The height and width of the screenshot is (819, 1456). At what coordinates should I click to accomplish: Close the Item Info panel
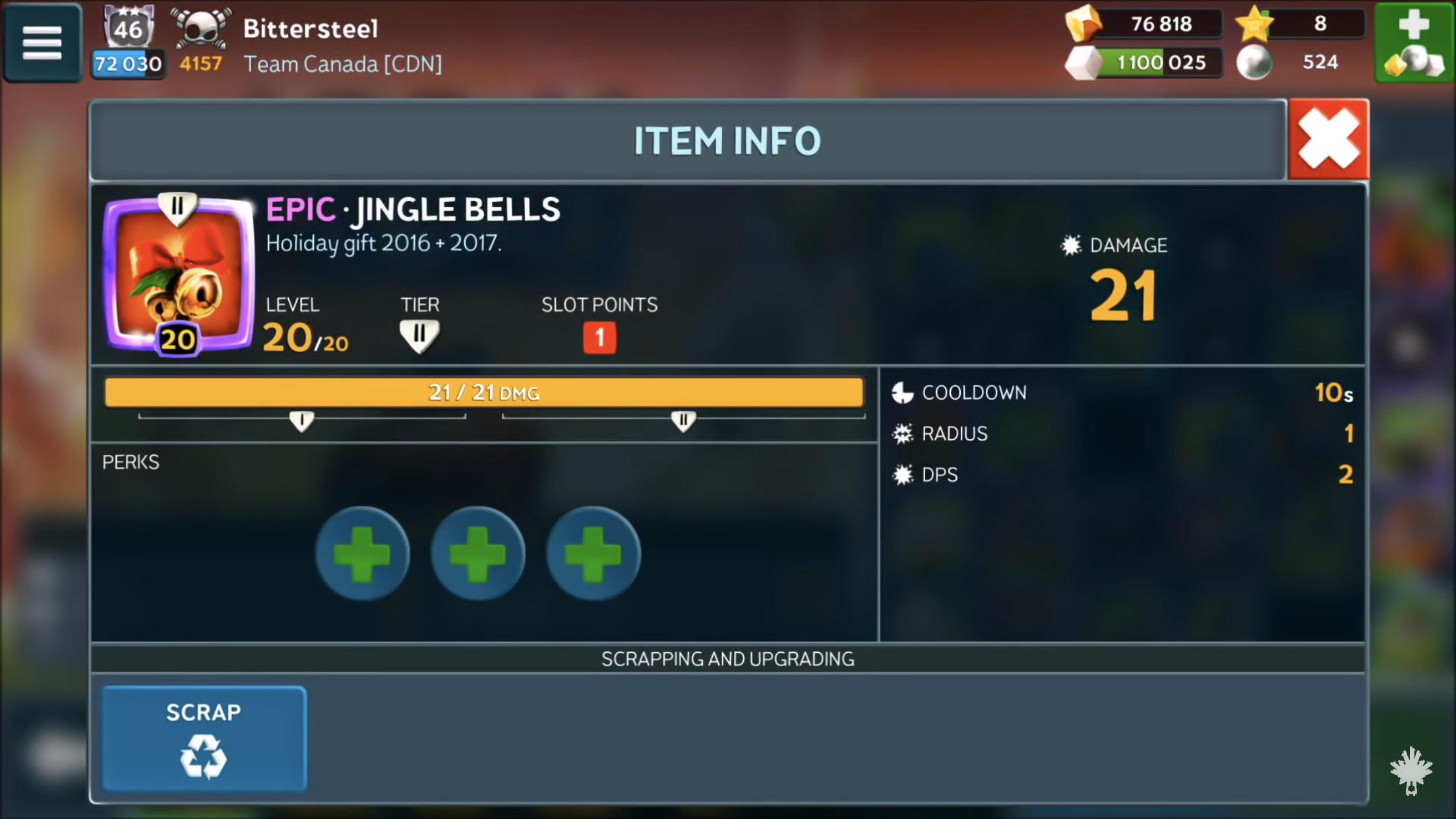1328,139
